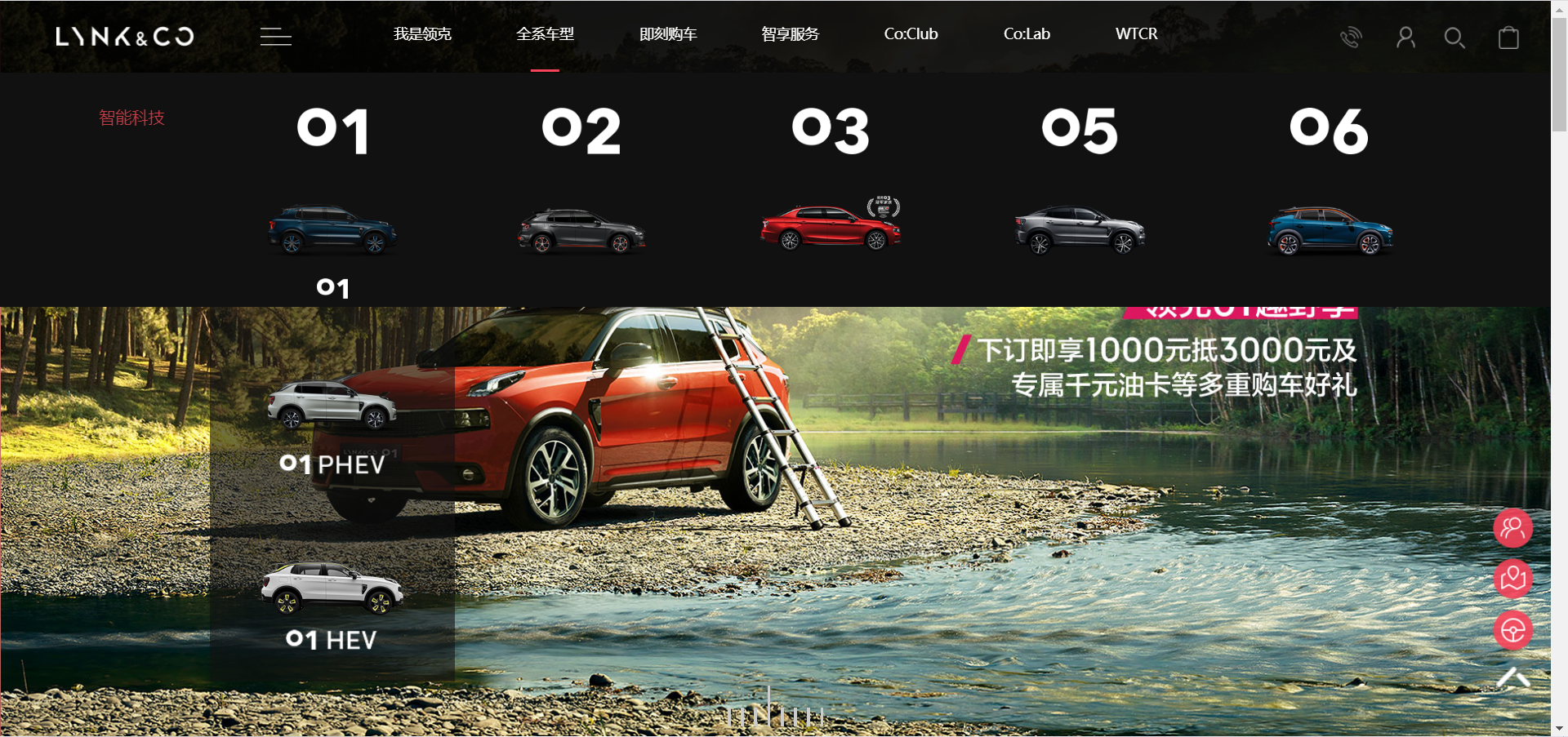Image resolution: width=1568 pixels, height=737 pixels.
Task: Open the Co:Club menu item
Action: coord(911,34)
